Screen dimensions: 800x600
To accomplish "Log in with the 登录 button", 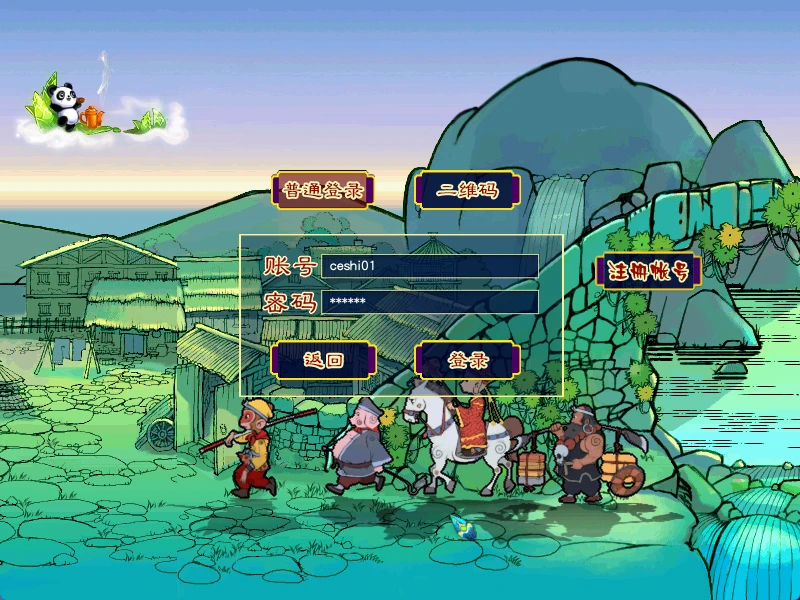I will coord(467,360).
